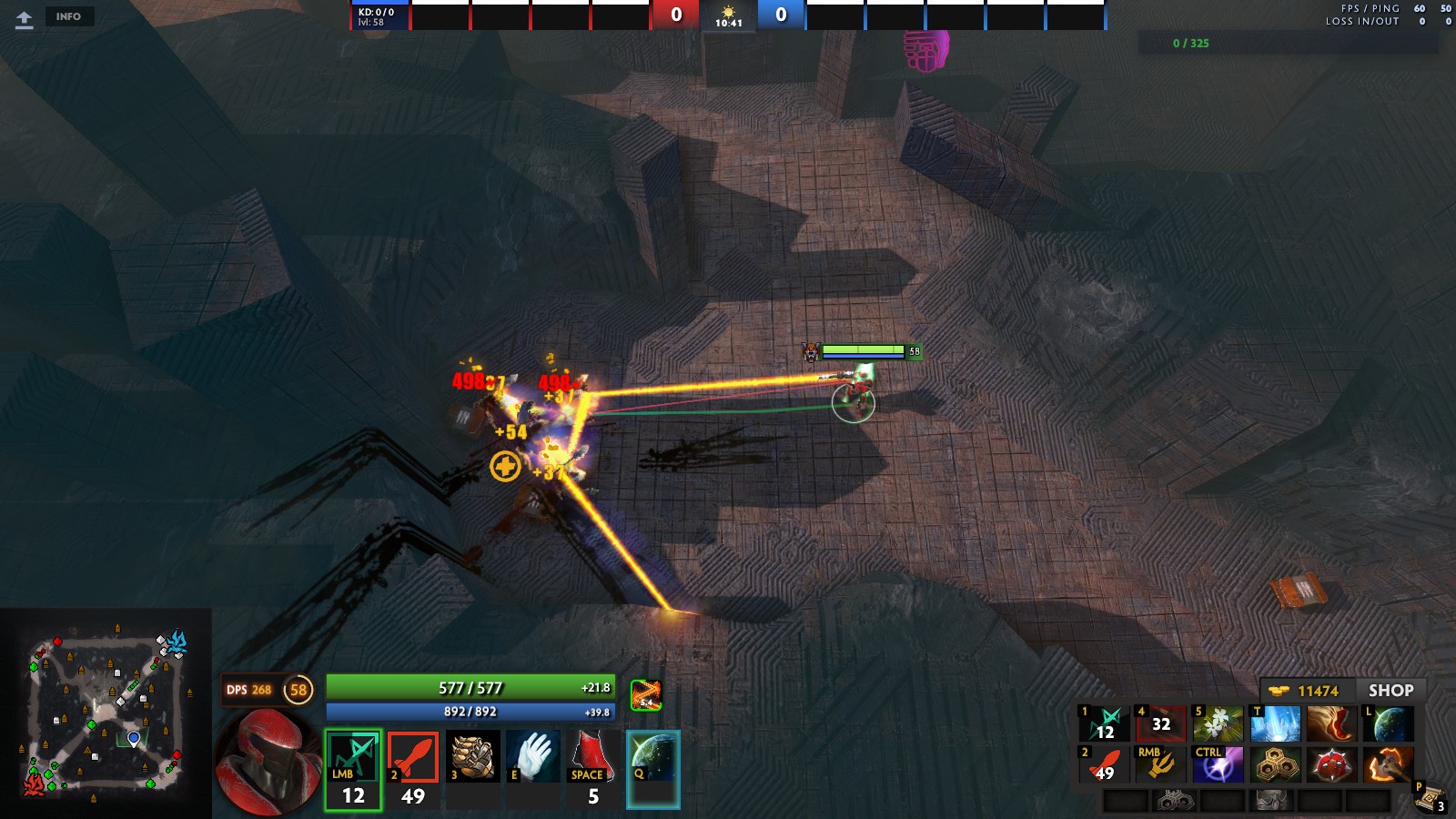Choose the golden hexagons item slot
Screen dimensions: 1456x819
1275,765
